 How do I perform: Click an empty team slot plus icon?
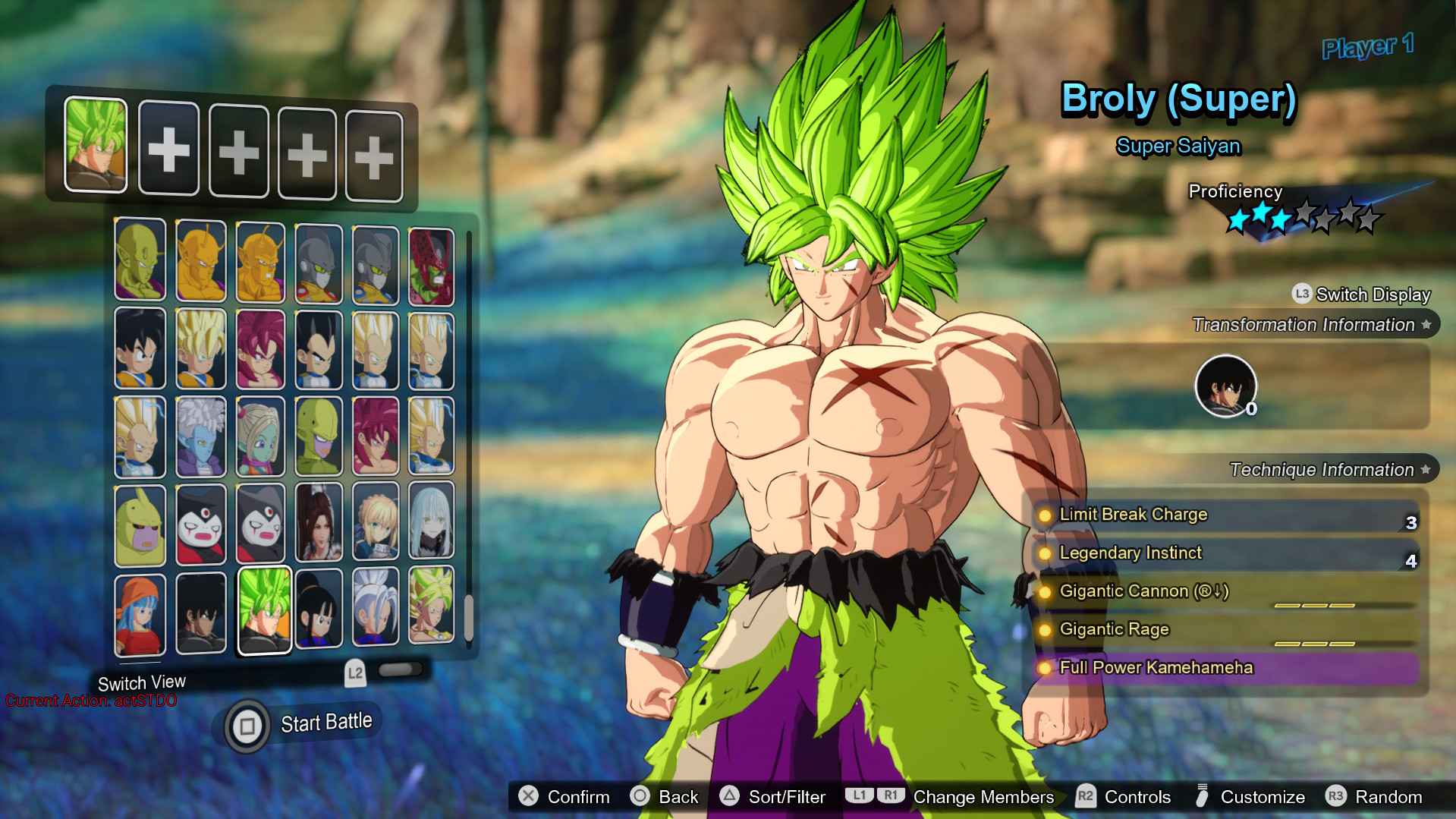tap(168, 150)
